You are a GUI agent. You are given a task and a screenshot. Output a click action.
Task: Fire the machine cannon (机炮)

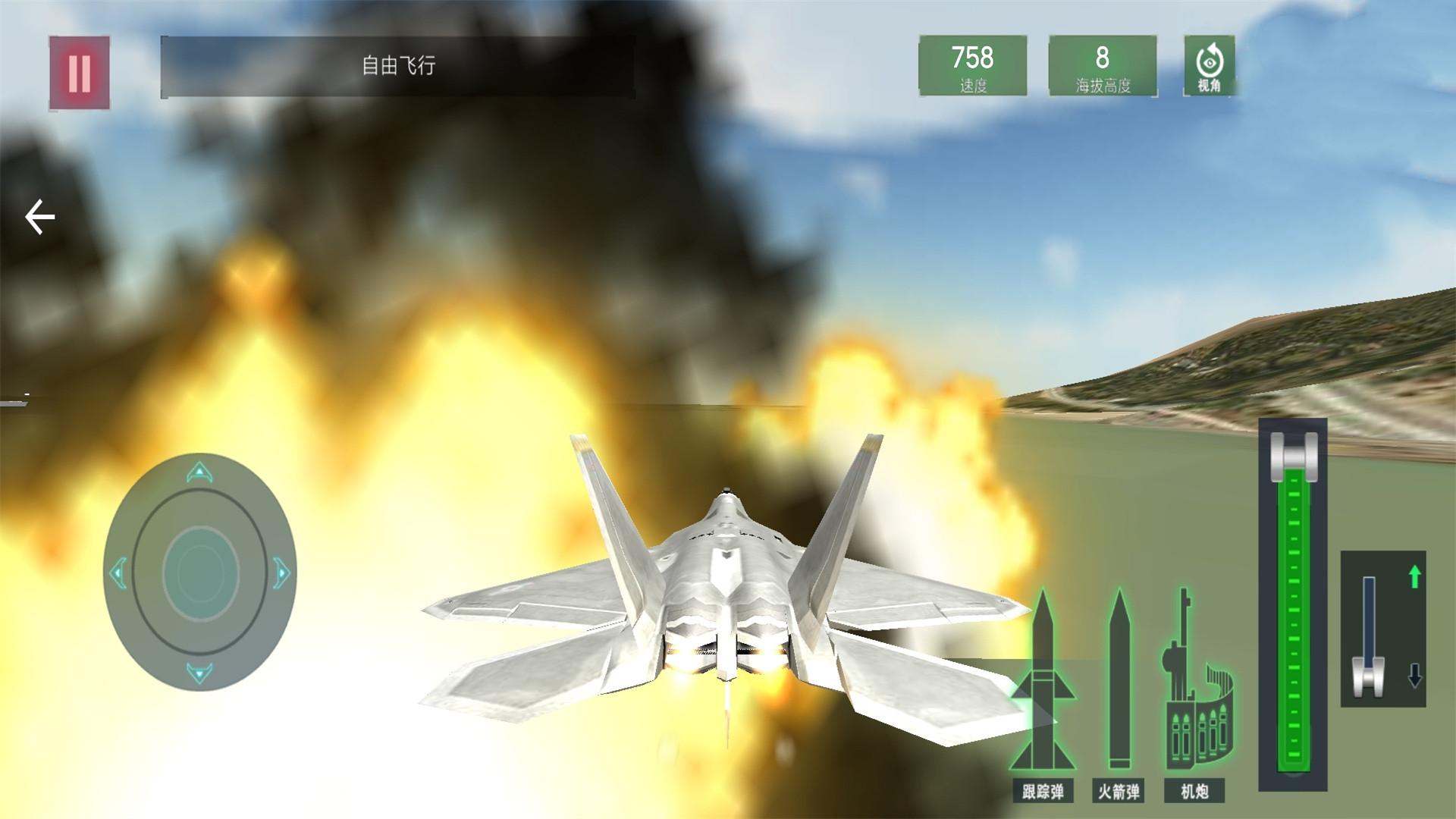point(1194,694)
